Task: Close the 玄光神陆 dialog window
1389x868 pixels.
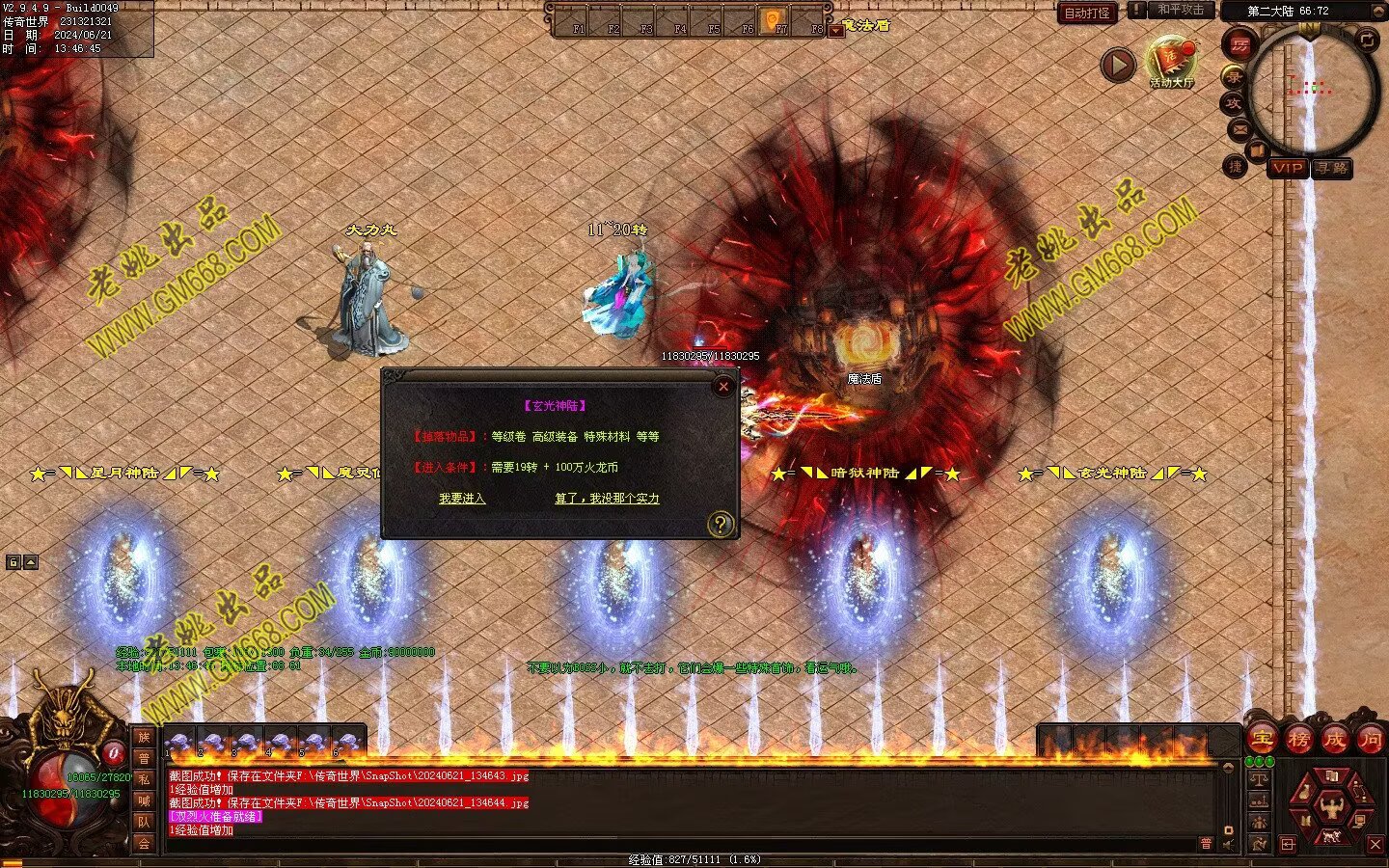Action: [x=723, y=387]
